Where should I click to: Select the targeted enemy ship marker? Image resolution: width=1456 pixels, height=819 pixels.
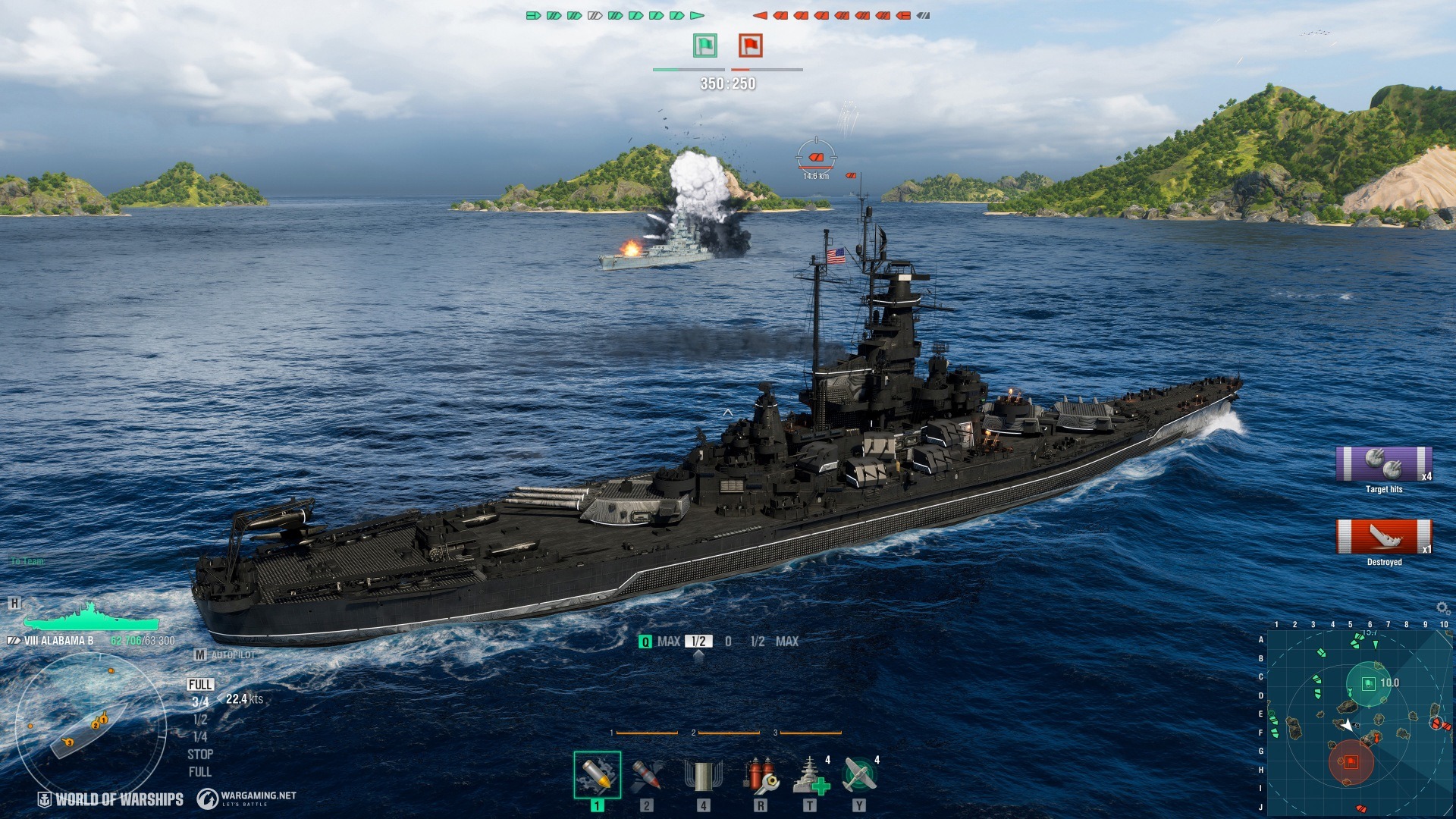tap(816, 157)
